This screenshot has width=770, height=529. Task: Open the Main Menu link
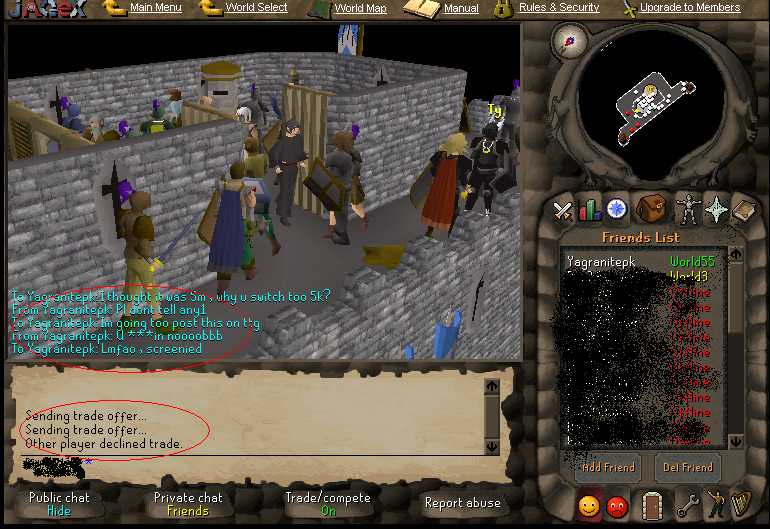[155, 8]
